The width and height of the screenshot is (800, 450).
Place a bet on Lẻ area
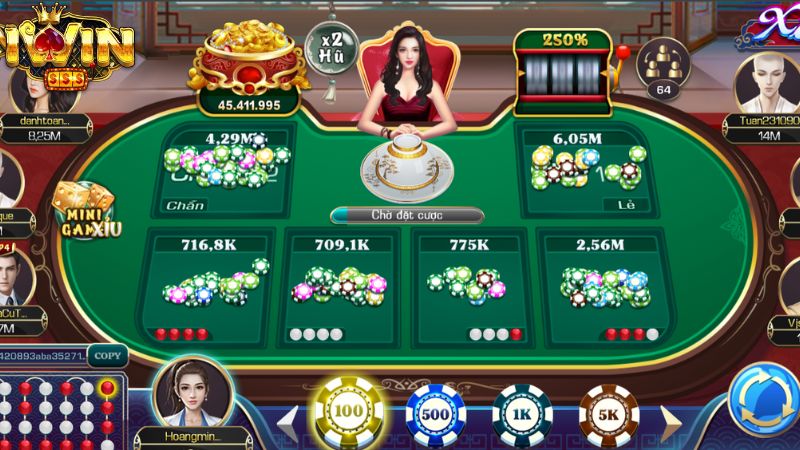point(585,172)
